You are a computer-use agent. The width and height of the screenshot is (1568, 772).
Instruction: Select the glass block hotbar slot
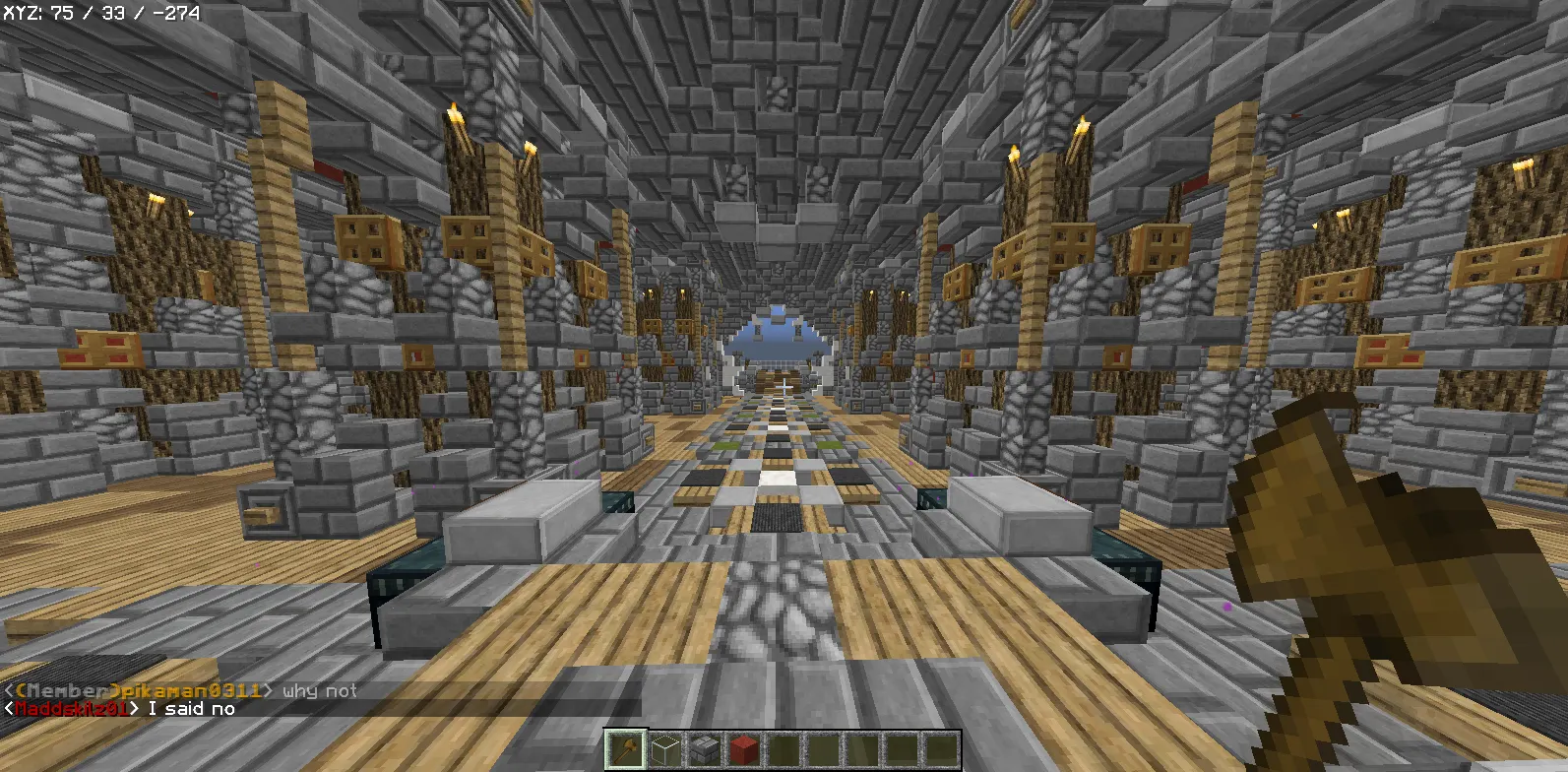[665, 749]
